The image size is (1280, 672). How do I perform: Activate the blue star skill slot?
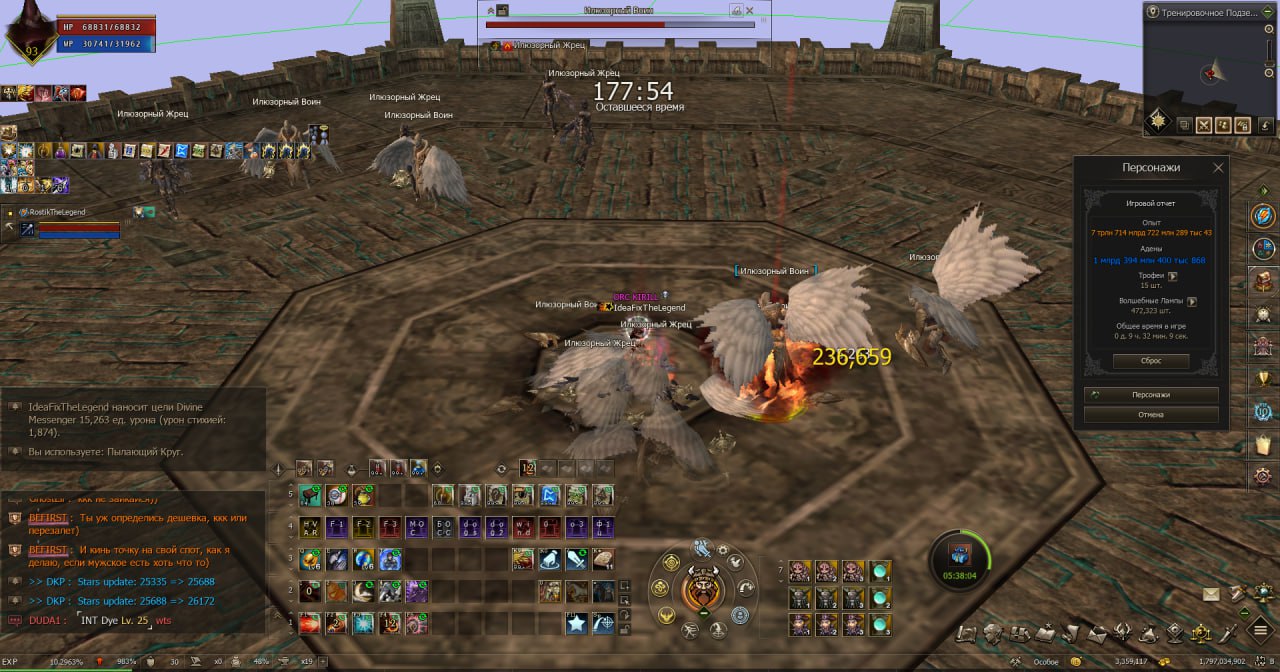click(576, 623)
